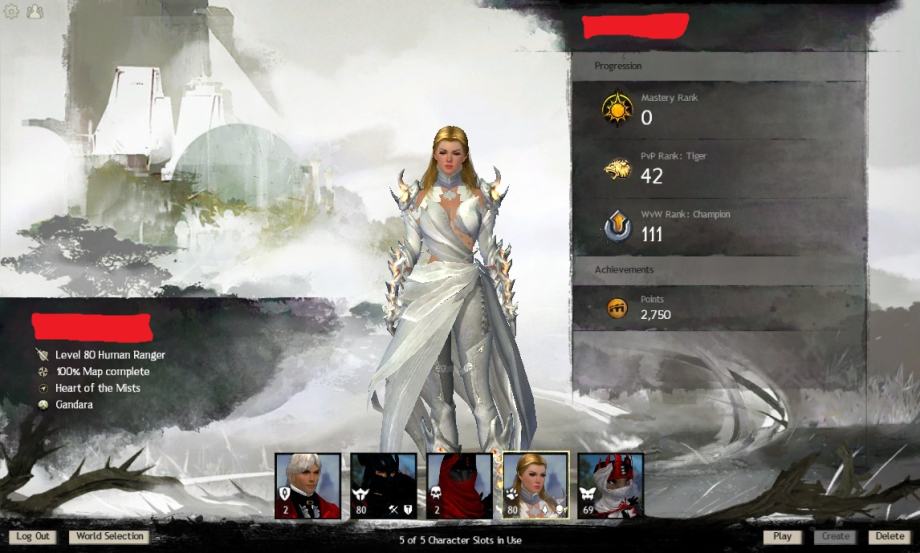The width and height of the screenshot is (920, 553).
Task: Open the friends and contacts icon
Action: click(35, 12)
